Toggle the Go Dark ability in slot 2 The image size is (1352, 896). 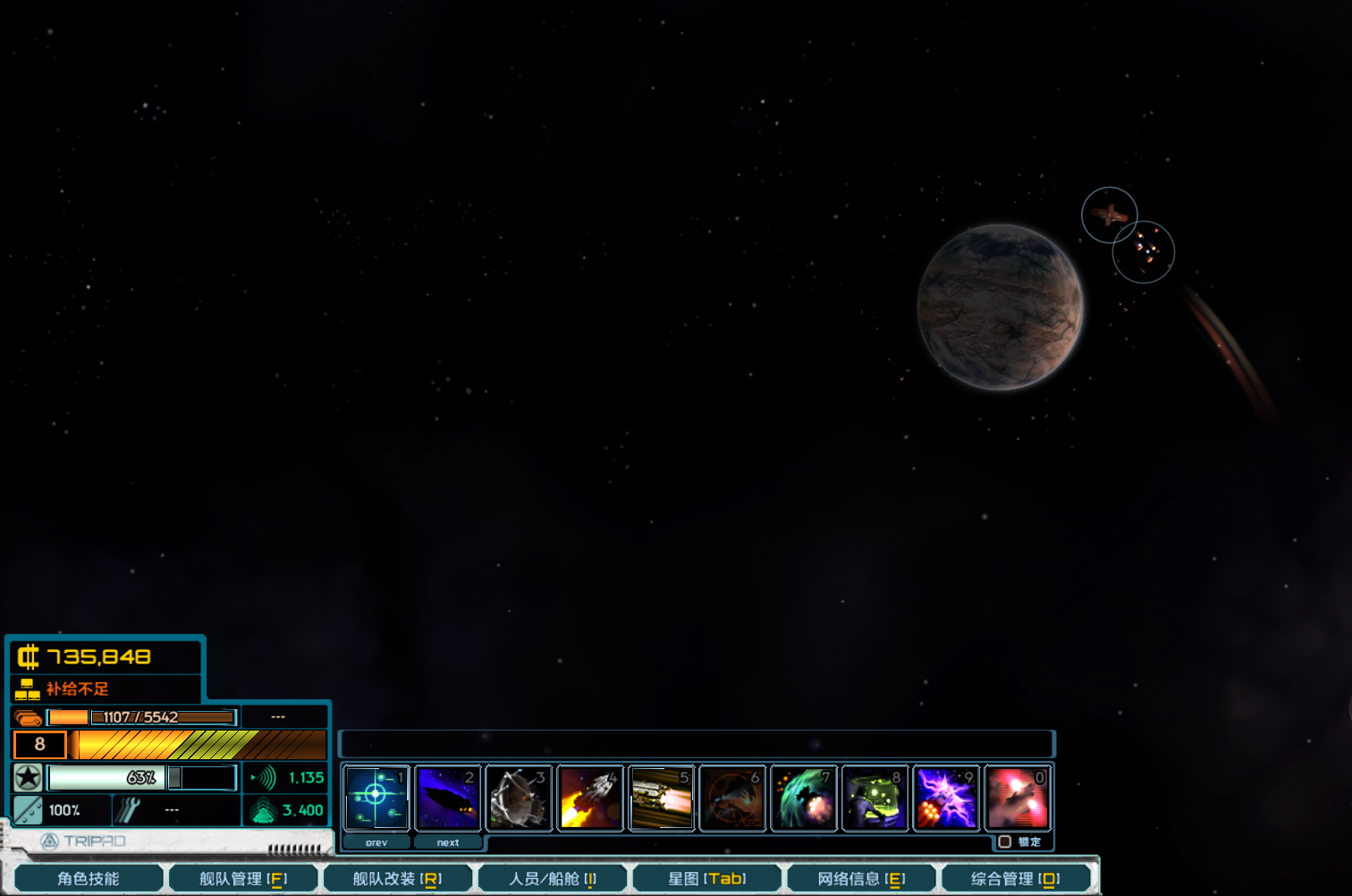(448, 797)
